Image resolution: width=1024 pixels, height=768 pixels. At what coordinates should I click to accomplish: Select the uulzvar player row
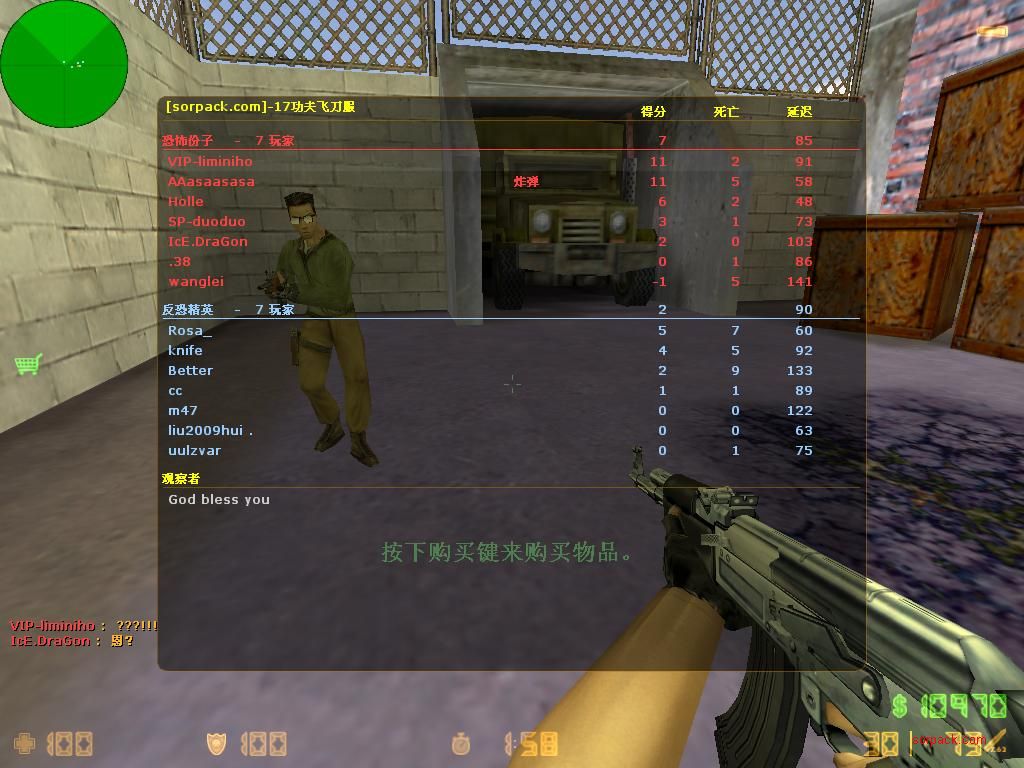pyautogui.click(x=195, y=450)
